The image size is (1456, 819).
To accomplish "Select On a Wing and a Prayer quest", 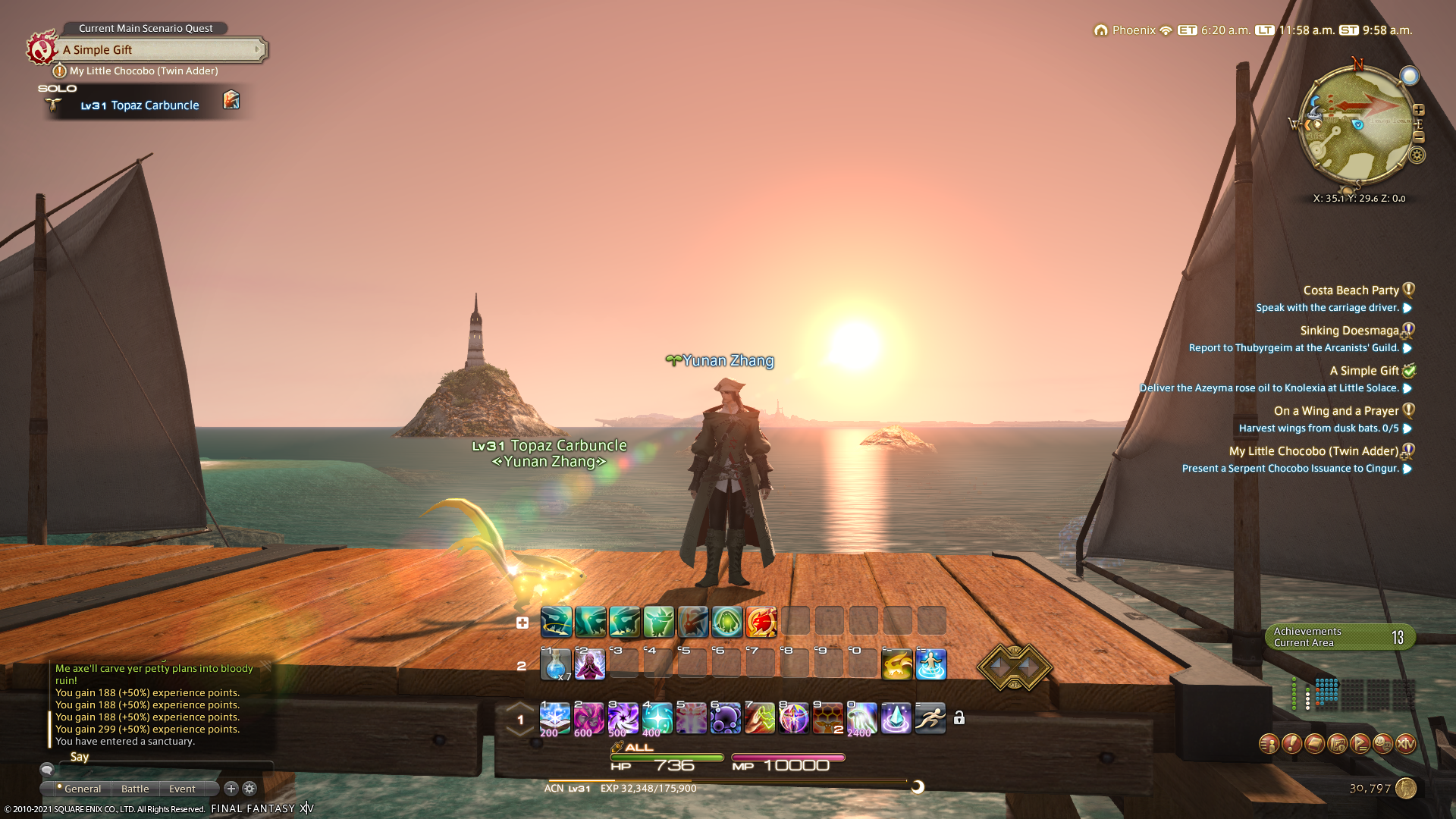I will click(1336, 411).
